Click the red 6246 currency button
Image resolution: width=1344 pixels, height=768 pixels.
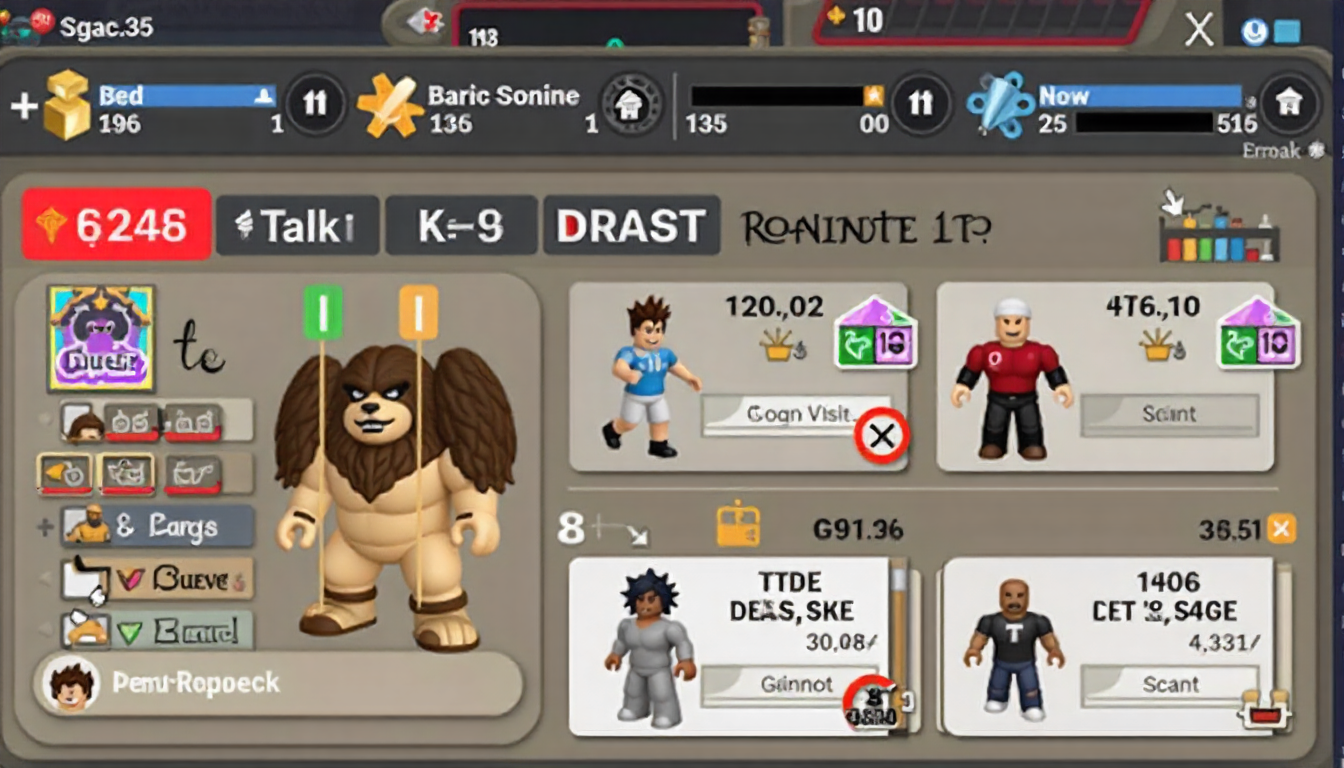pos(116,225)
